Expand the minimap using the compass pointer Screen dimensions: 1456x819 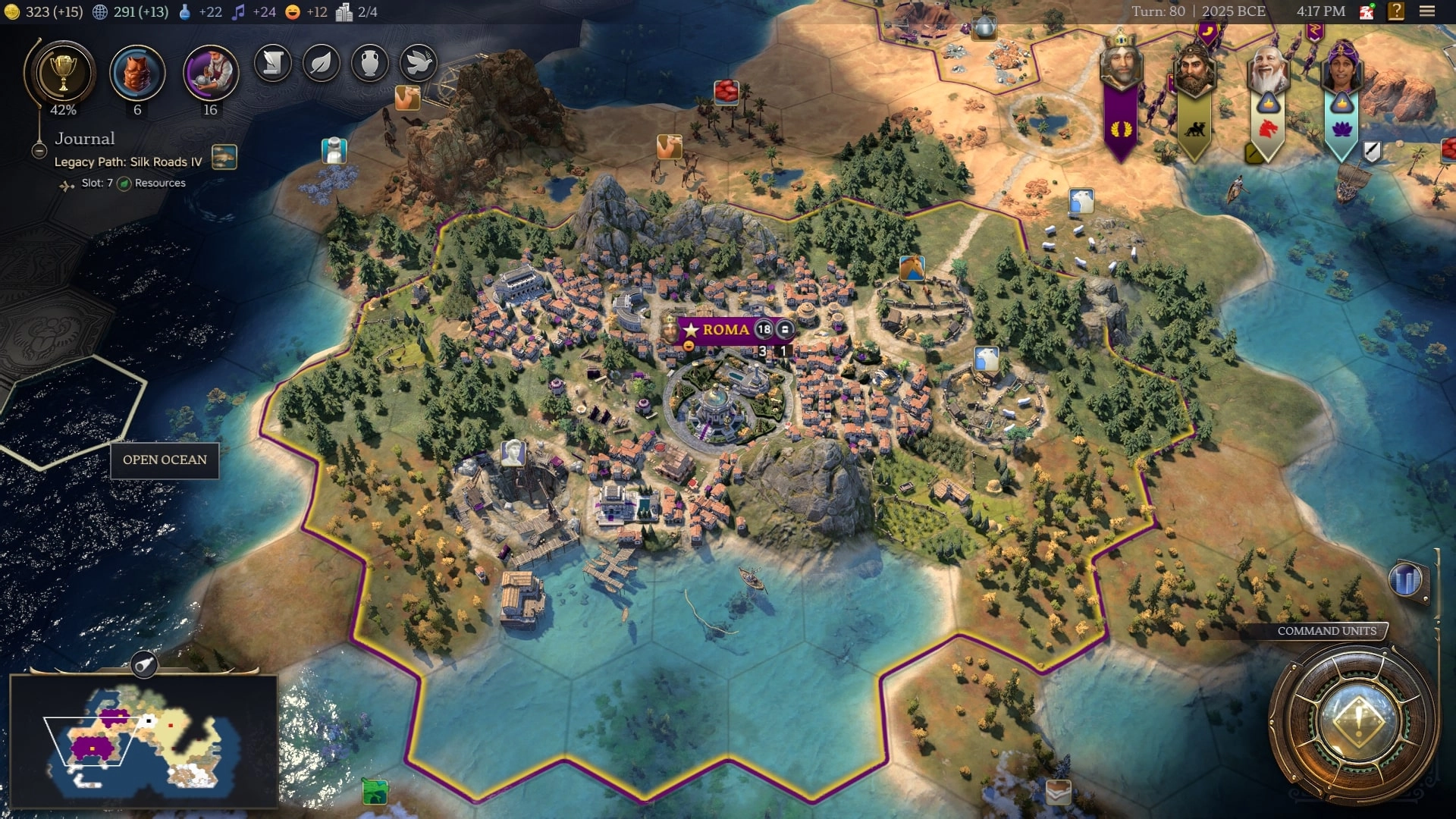click(x=145, y=666)
